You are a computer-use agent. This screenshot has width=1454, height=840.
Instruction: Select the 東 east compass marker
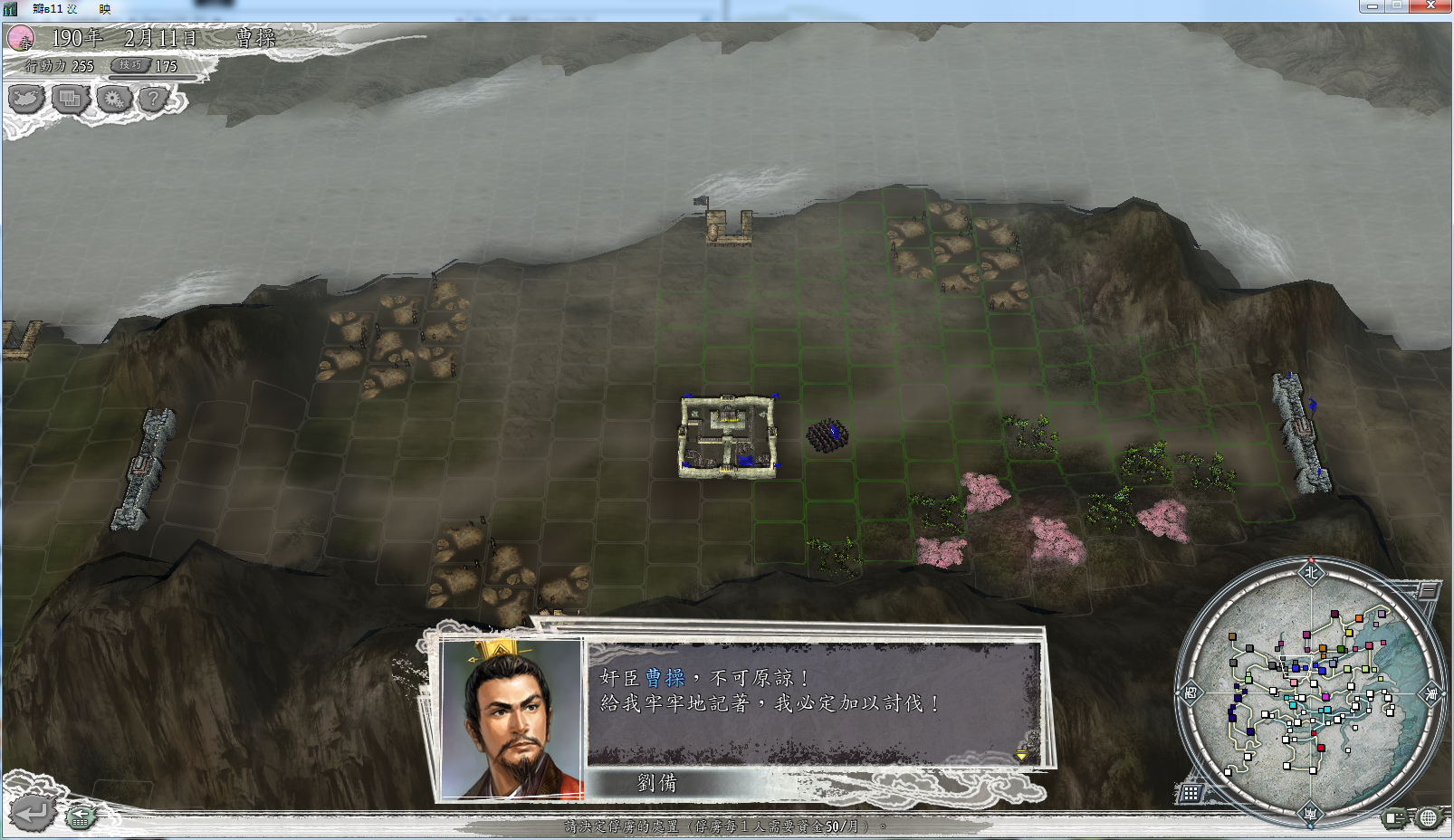click(1431, 693)
